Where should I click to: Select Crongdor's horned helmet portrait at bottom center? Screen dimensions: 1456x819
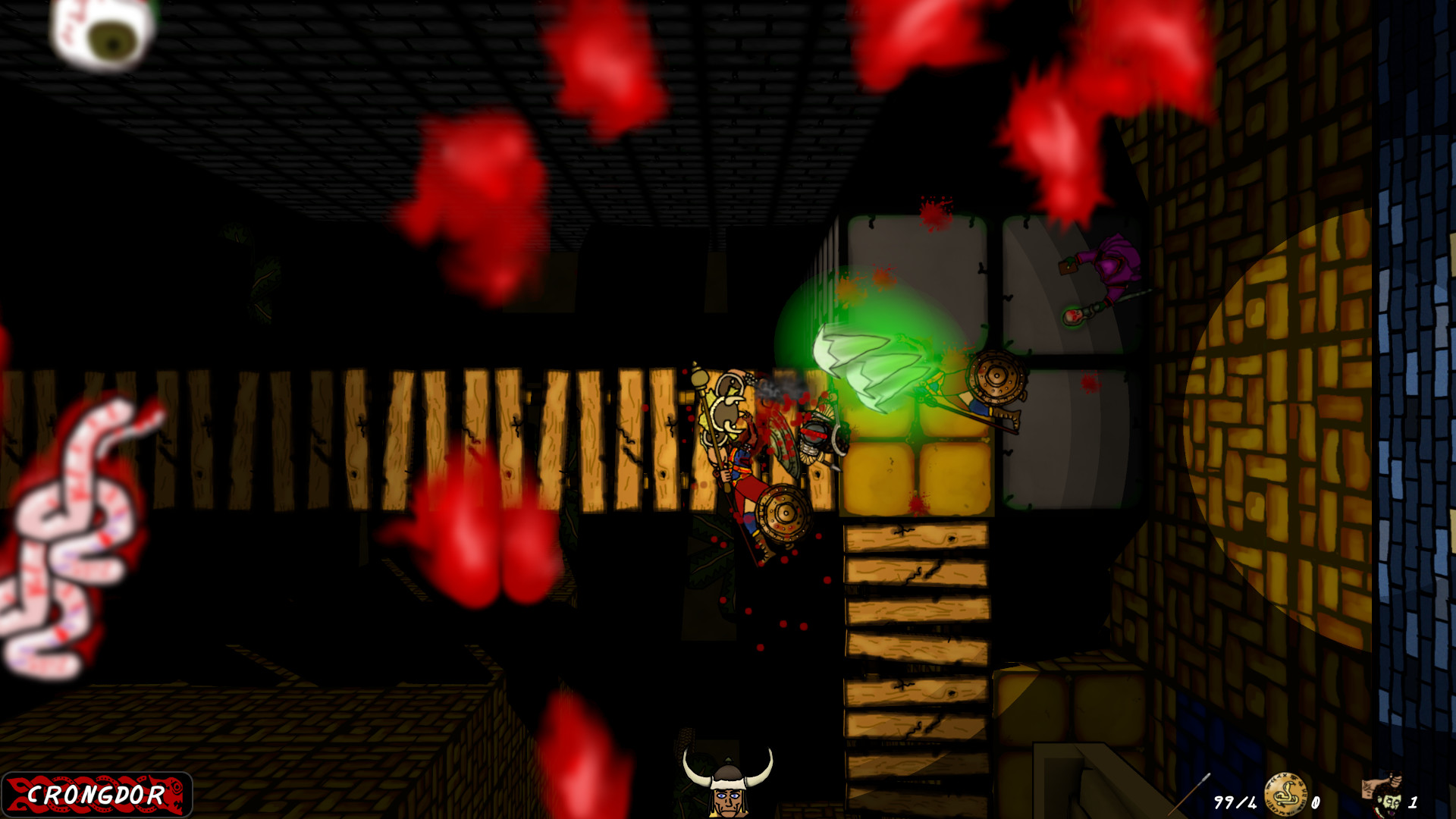(728, 789)
